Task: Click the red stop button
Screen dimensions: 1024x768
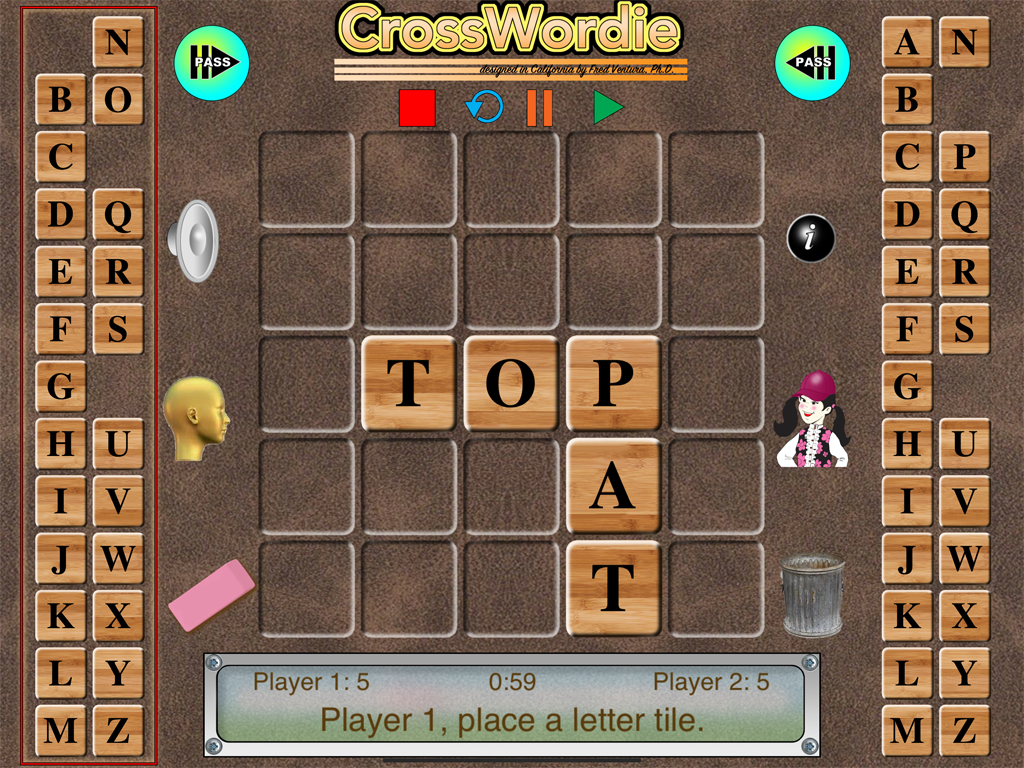Action: (417, 107)
